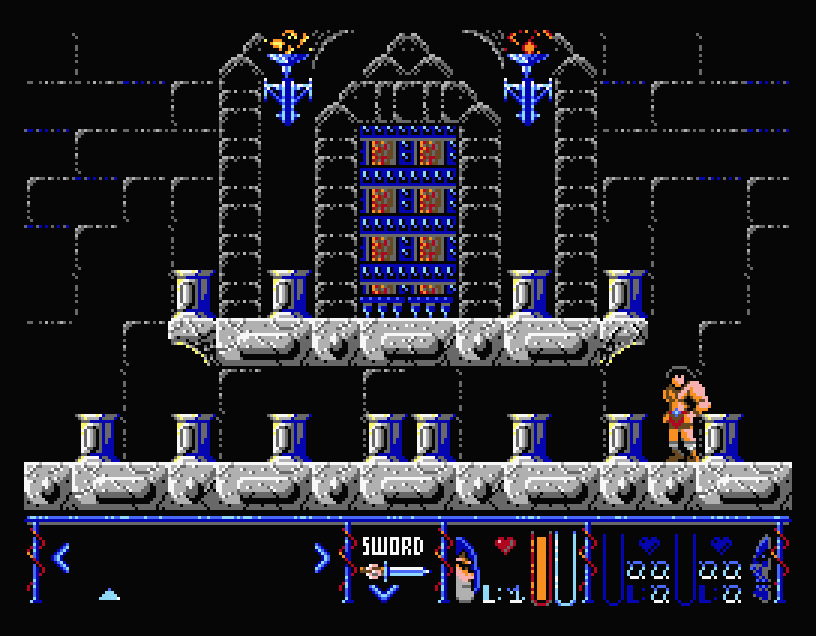816x636 pixels.
Task: Select the light blue triangle inventory cursor
Action: pos(110,594)
